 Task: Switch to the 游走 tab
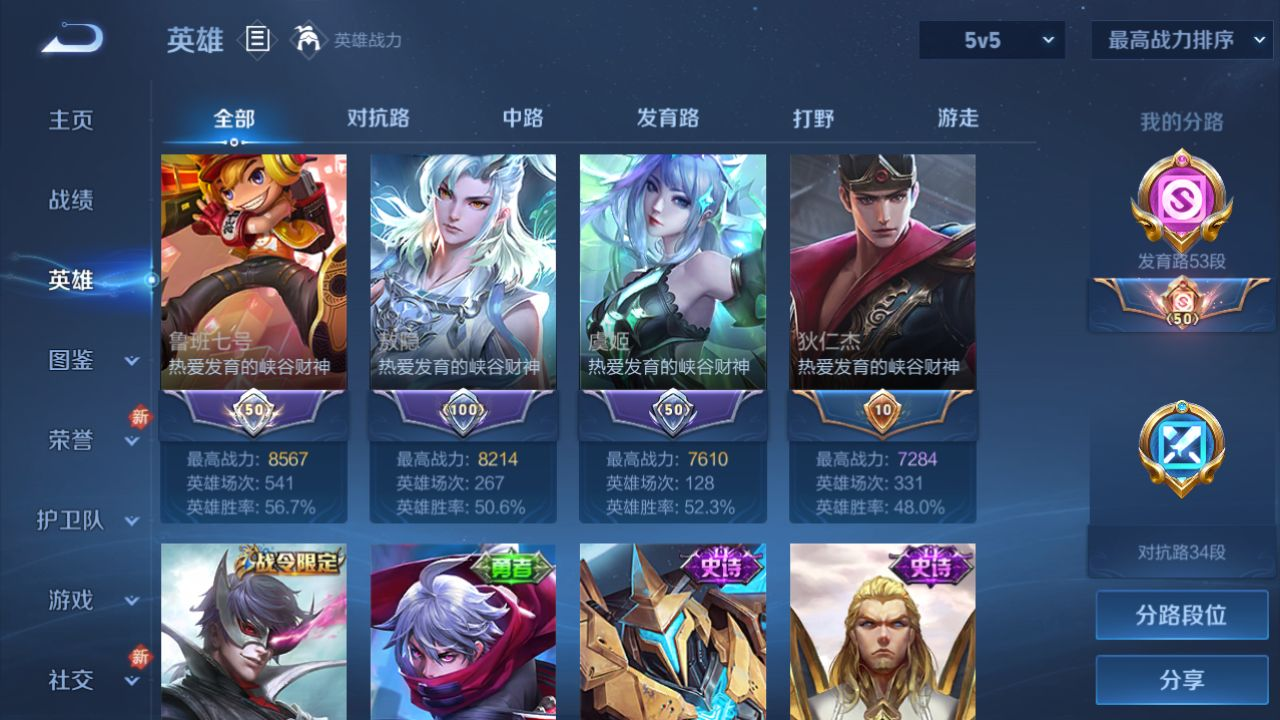(958, 118)
